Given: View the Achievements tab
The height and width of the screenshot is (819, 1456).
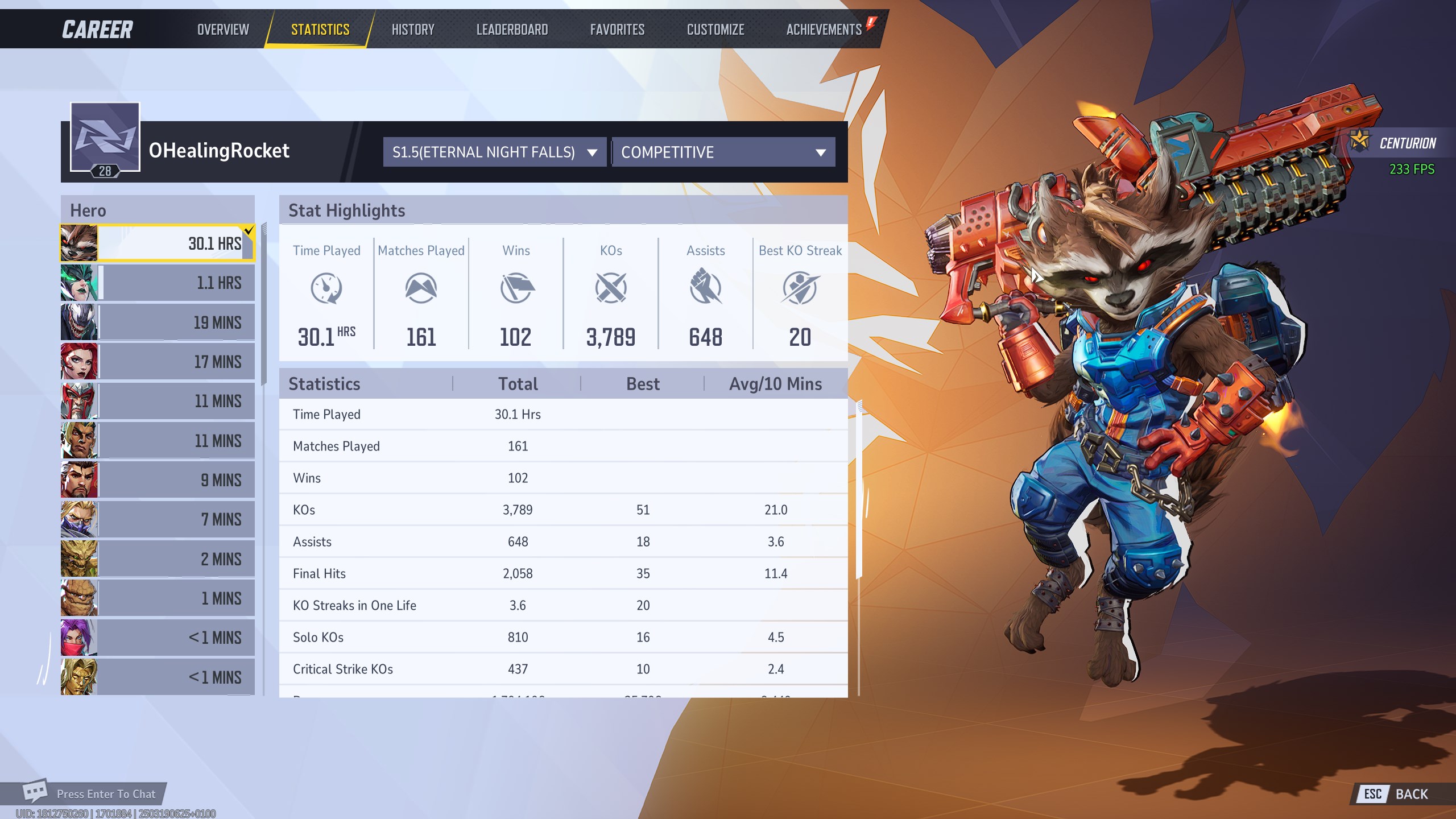Looking at the screenshot, I should 824,30.
